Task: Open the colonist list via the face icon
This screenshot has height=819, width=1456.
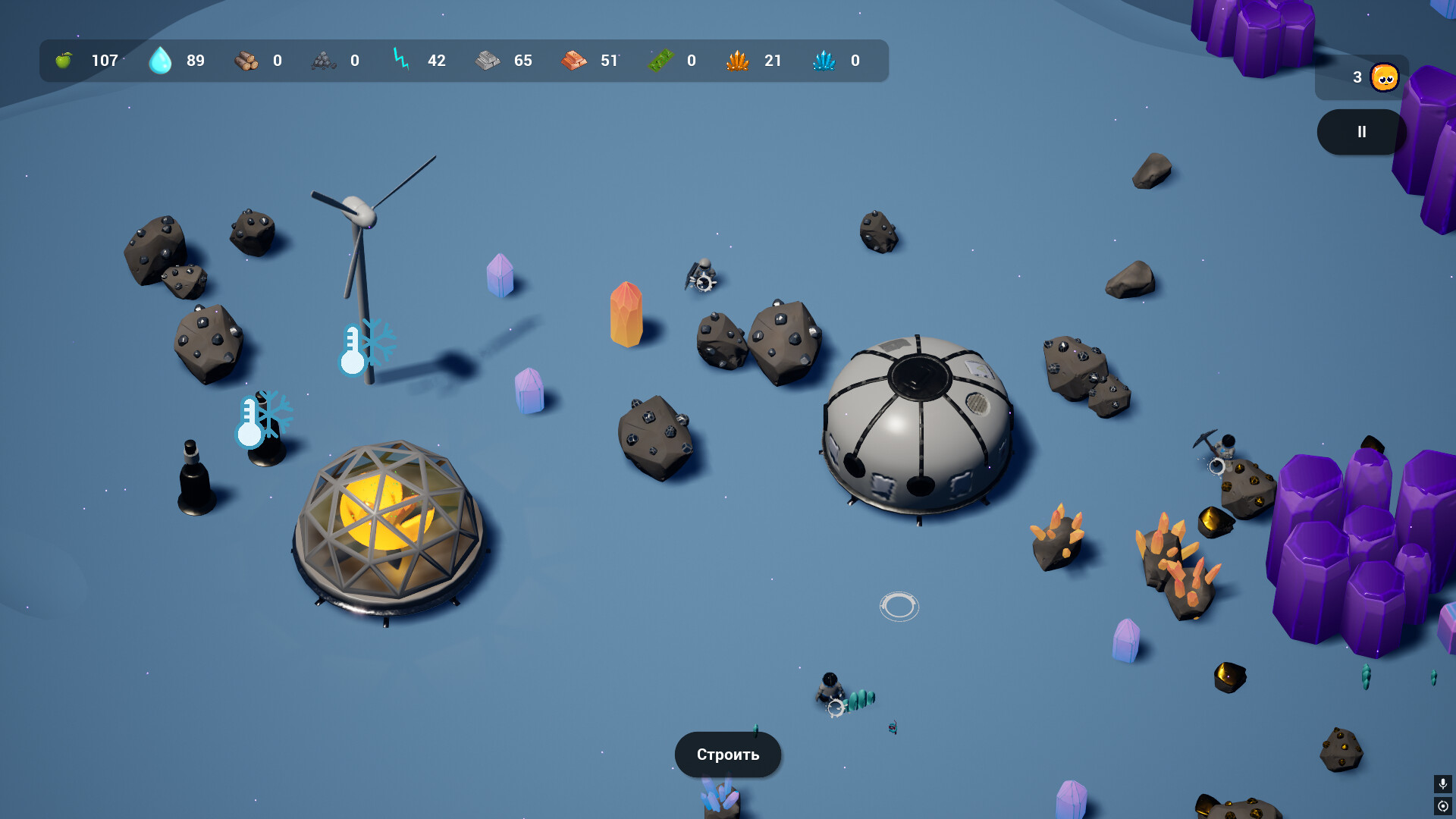Action: pyautogui.click(x=1384, y=77)
